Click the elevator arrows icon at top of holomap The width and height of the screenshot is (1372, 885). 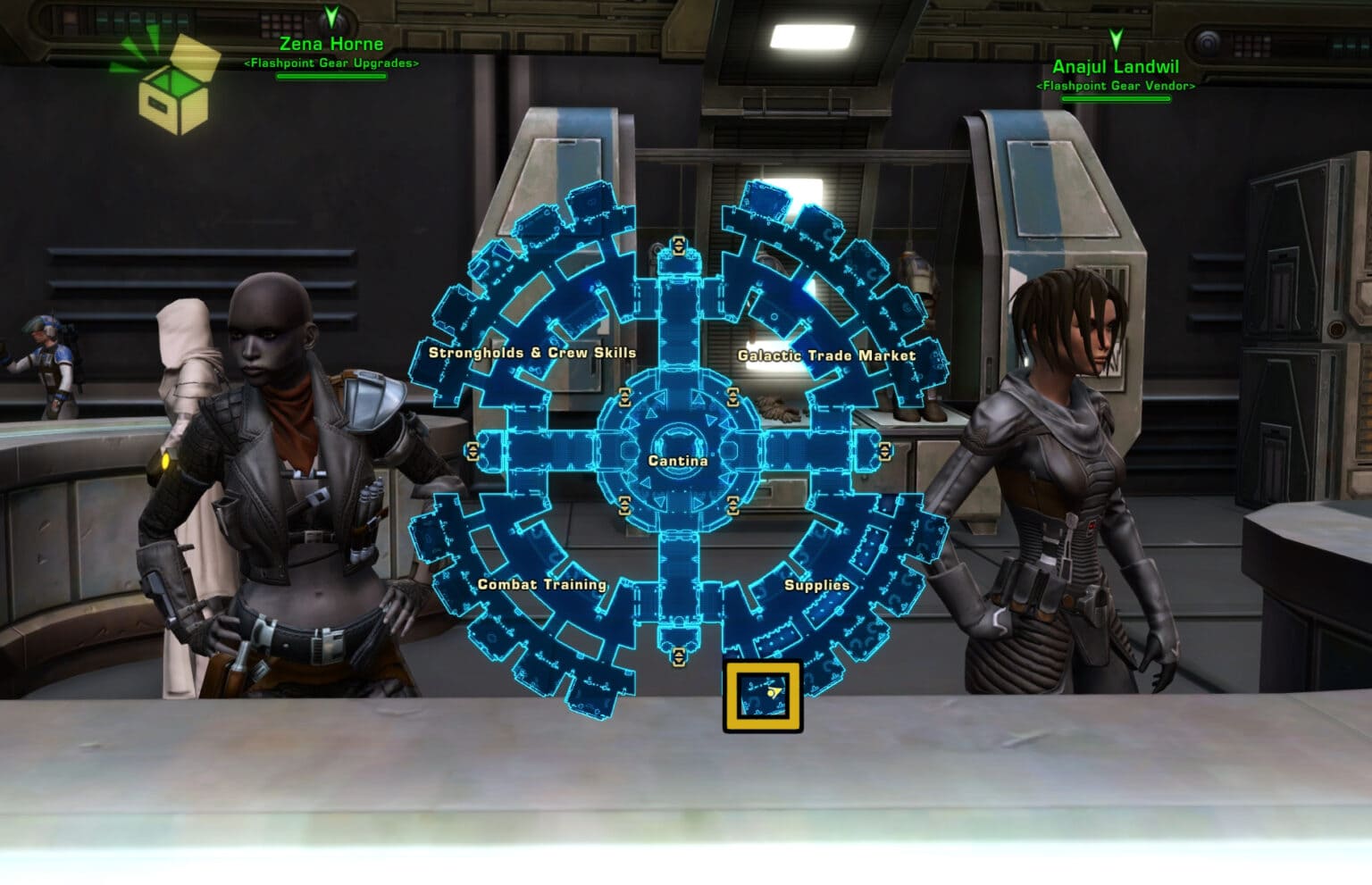click(x=677, y=247)
